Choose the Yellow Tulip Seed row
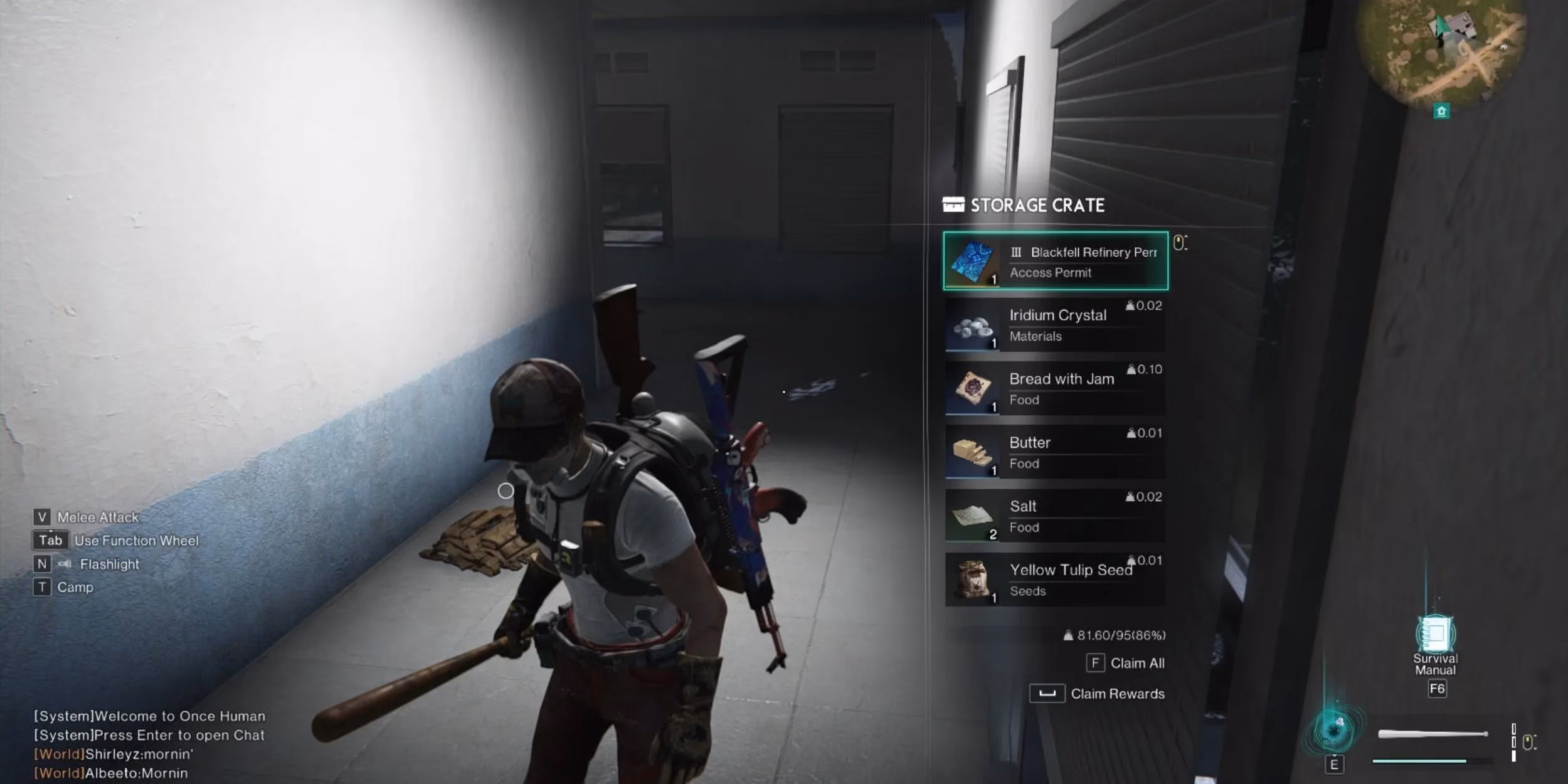 pos(1055,580)
